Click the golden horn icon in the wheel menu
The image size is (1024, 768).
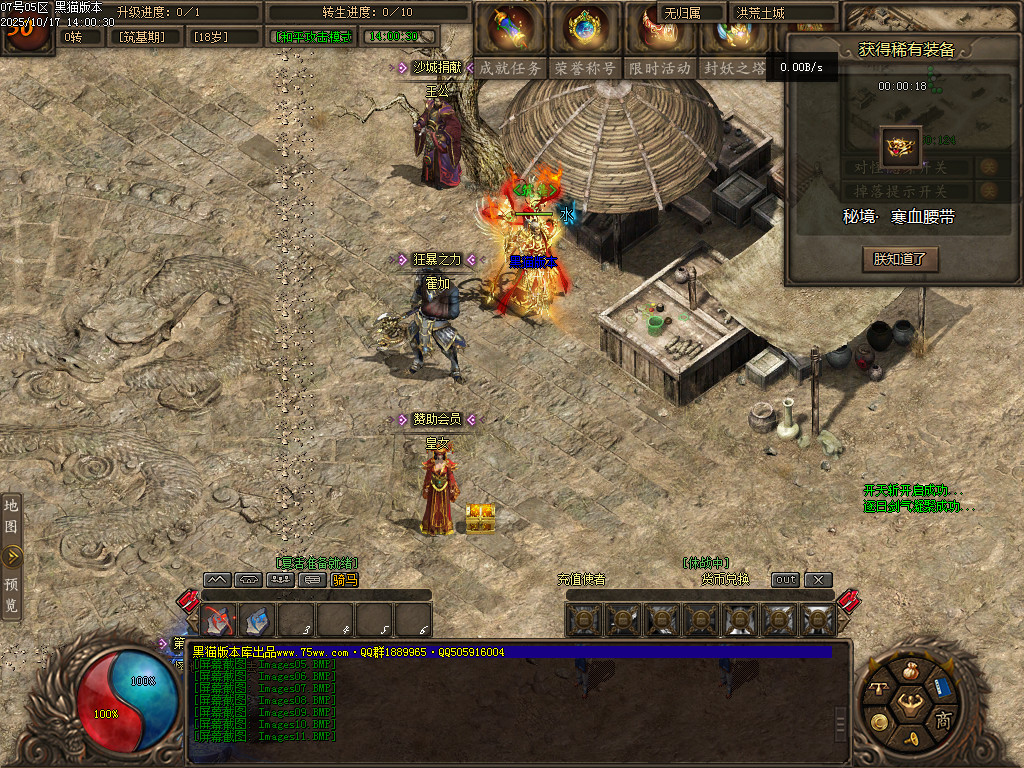(x=911, y=739)
